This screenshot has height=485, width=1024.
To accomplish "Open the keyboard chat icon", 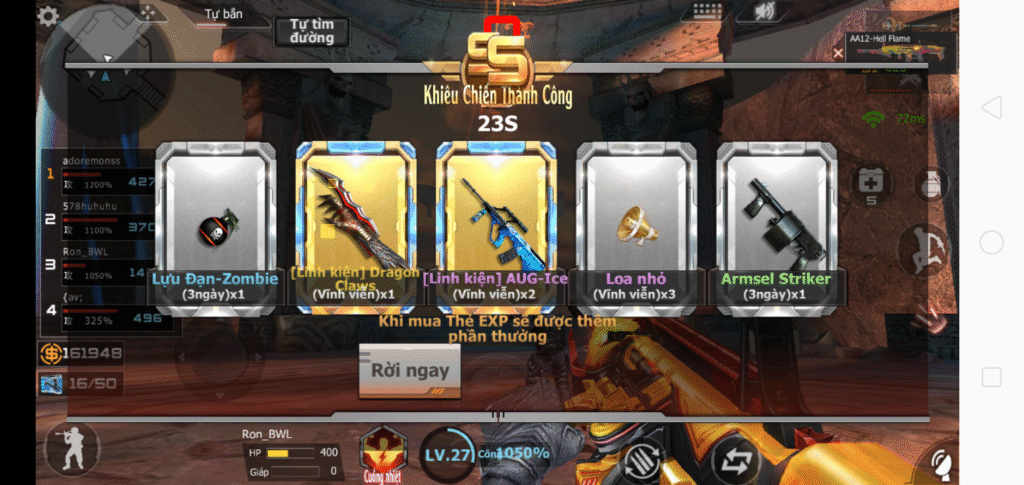I will [708, 12].
